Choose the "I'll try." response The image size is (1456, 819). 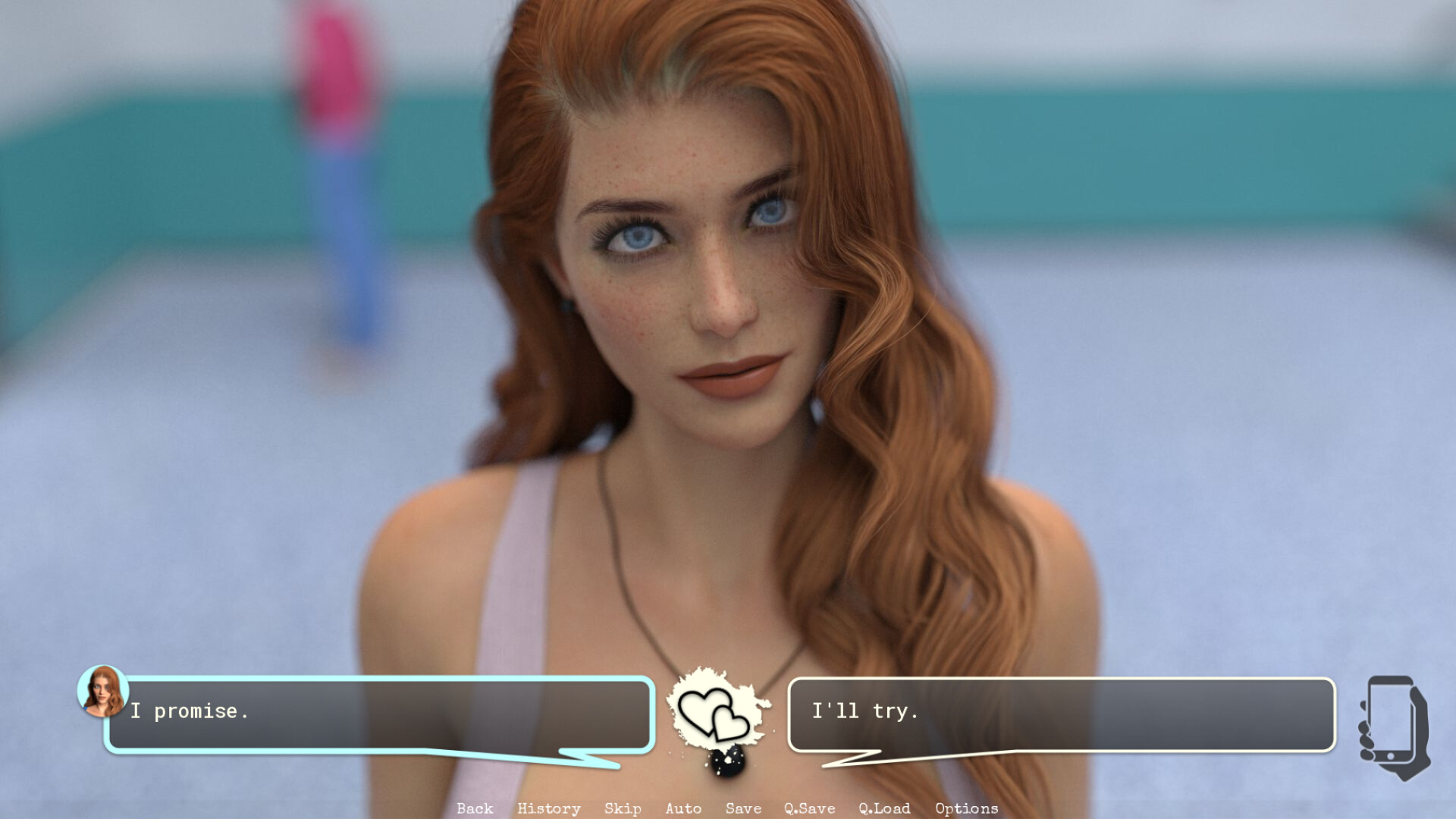(x=1062, y=711)
